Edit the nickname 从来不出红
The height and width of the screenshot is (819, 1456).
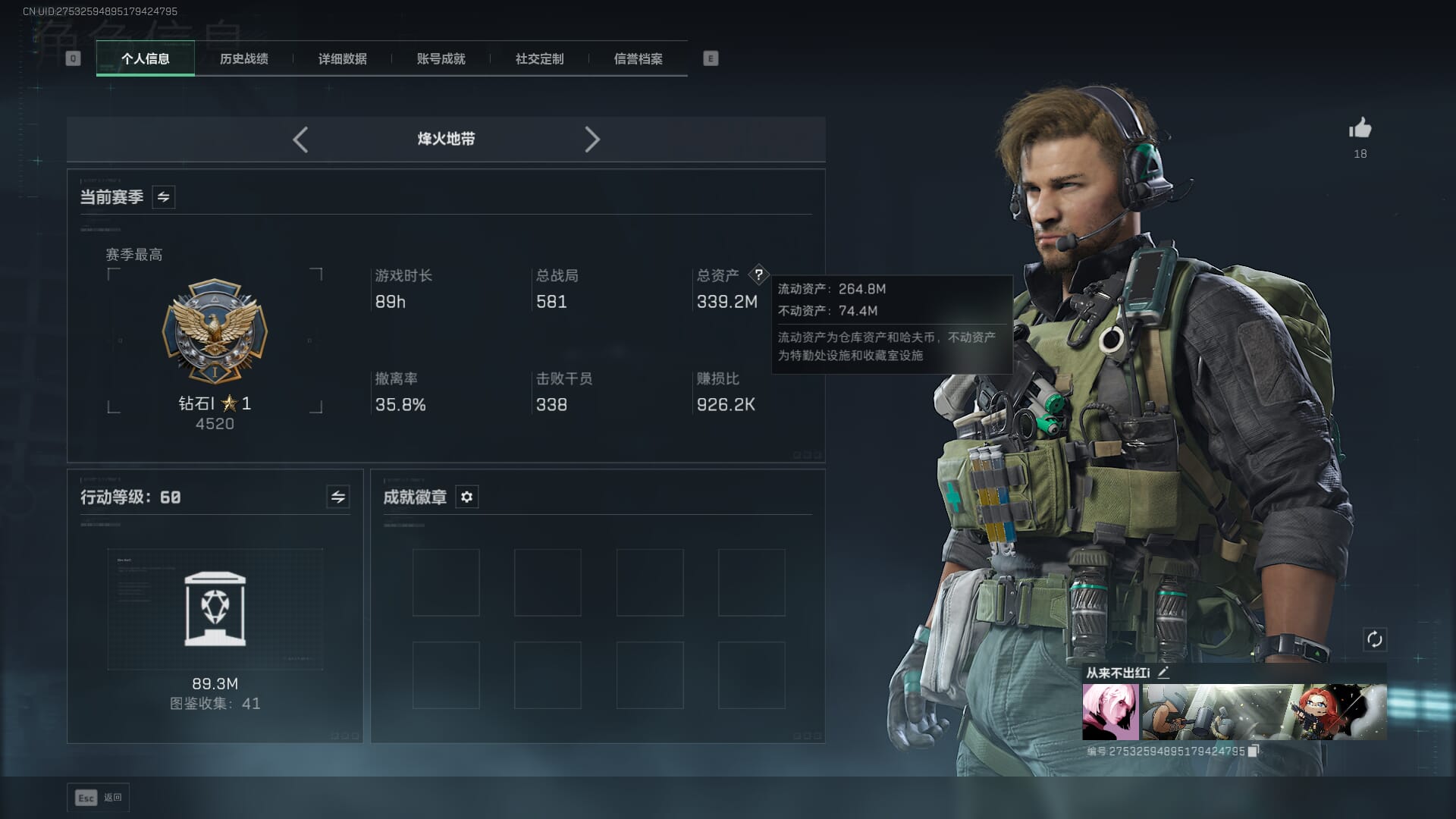(1163, 673)
